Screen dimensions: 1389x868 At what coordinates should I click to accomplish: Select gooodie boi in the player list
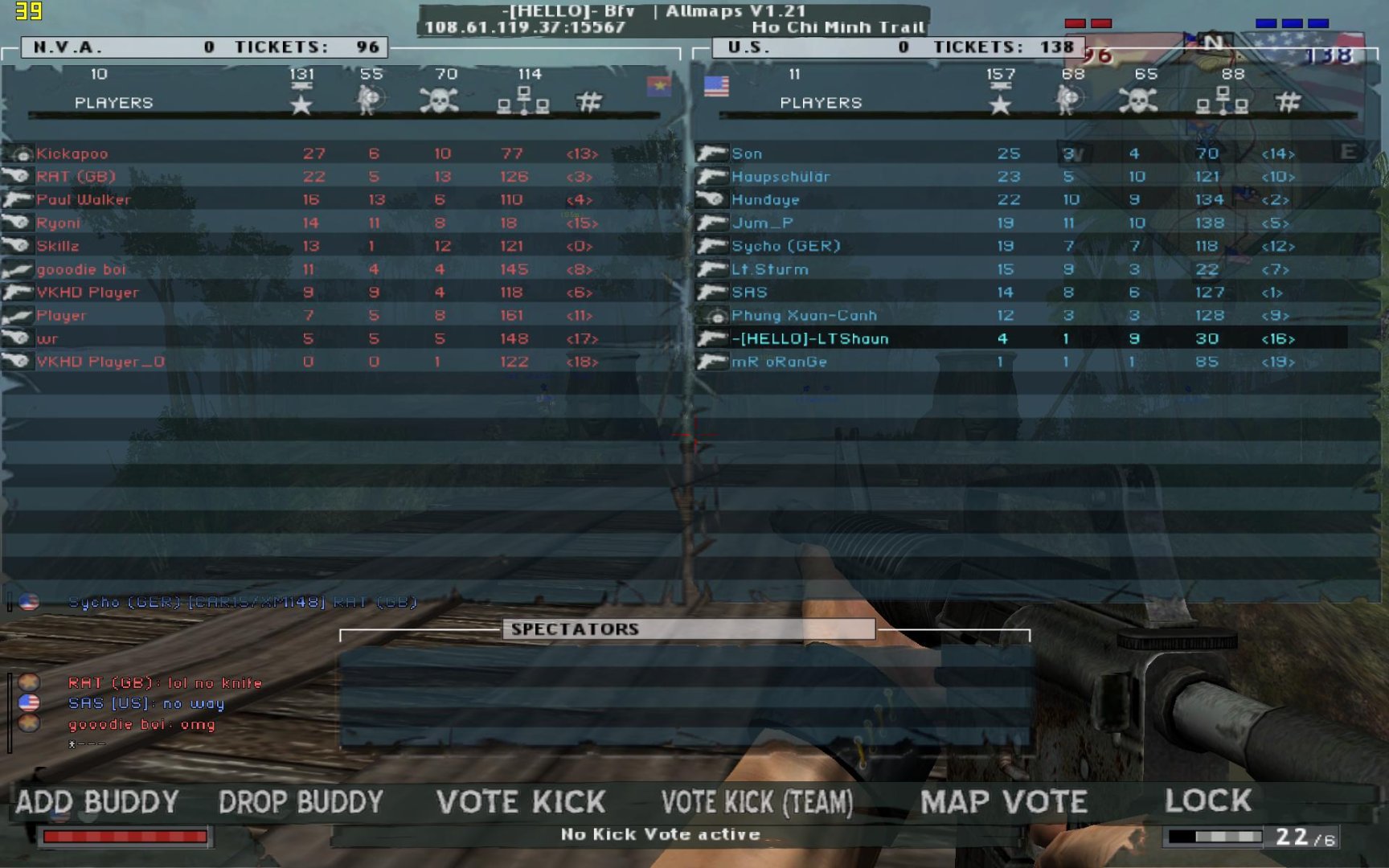(81, 269)
